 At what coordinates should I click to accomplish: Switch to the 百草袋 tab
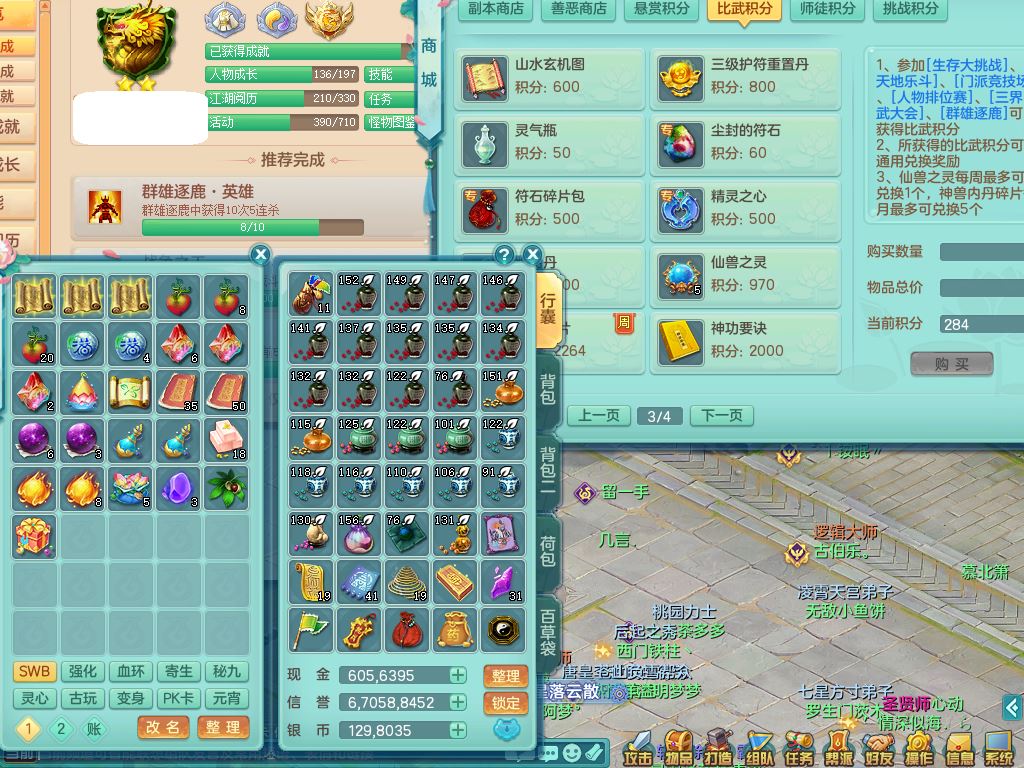click(548, 628)
